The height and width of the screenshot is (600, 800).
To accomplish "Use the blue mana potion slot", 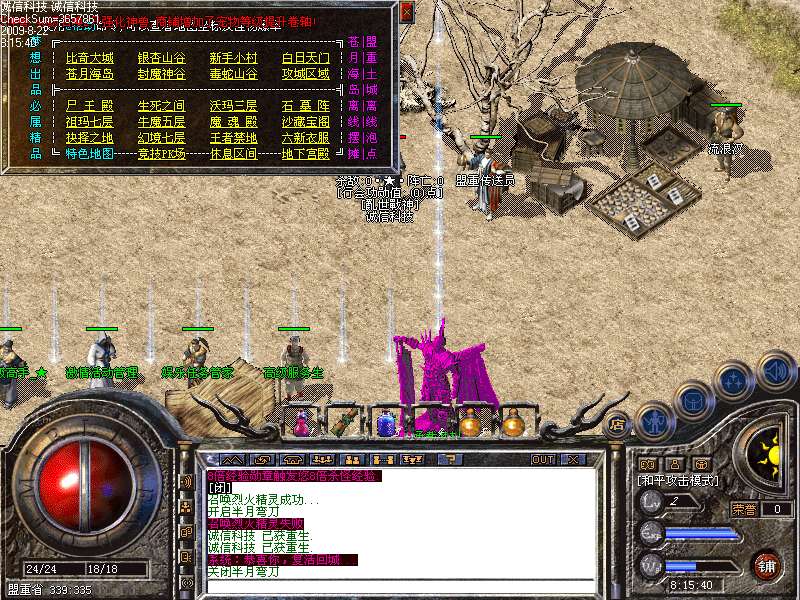I will pyautogui.click(x=386, y=424).
